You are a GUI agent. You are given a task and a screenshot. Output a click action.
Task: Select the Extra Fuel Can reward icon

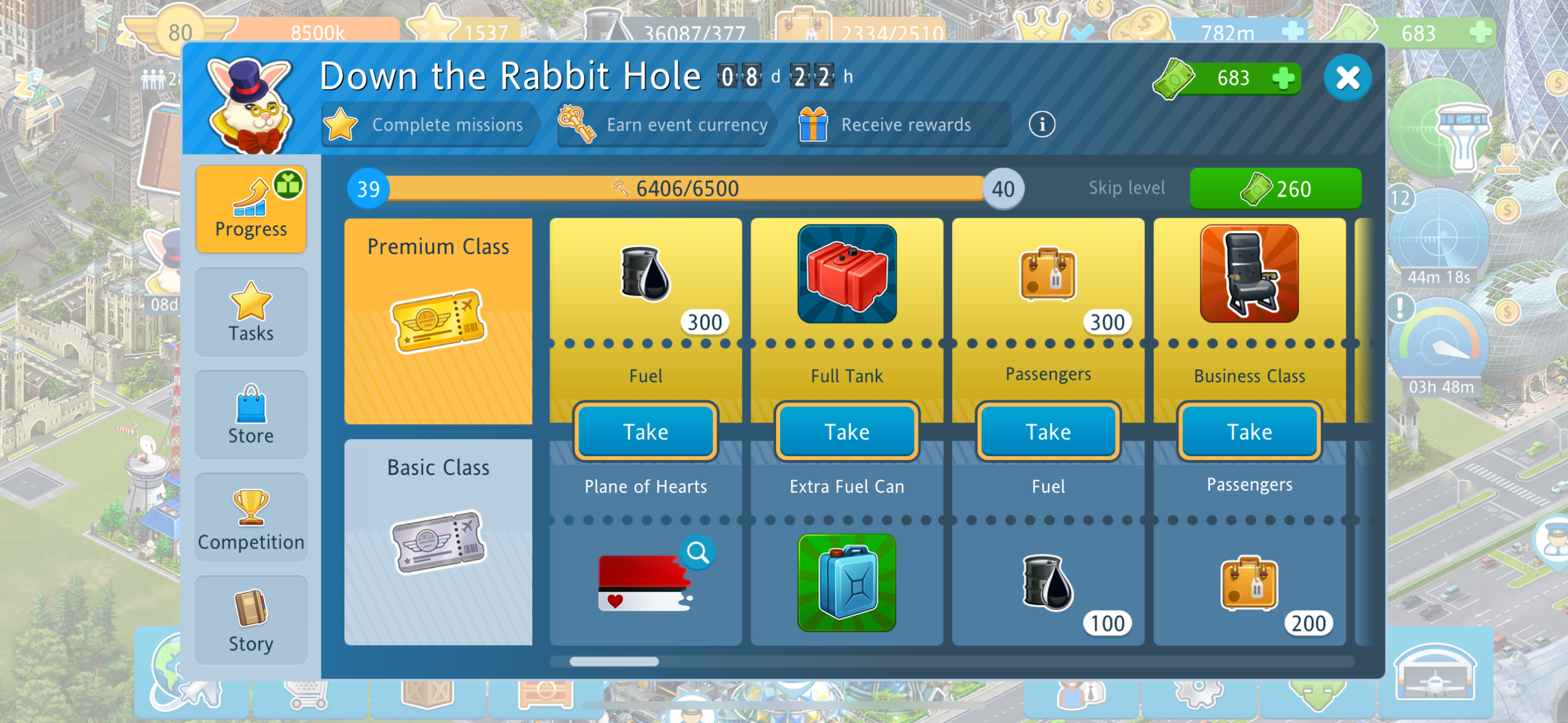pyautogui.click(x=847, y=582)
